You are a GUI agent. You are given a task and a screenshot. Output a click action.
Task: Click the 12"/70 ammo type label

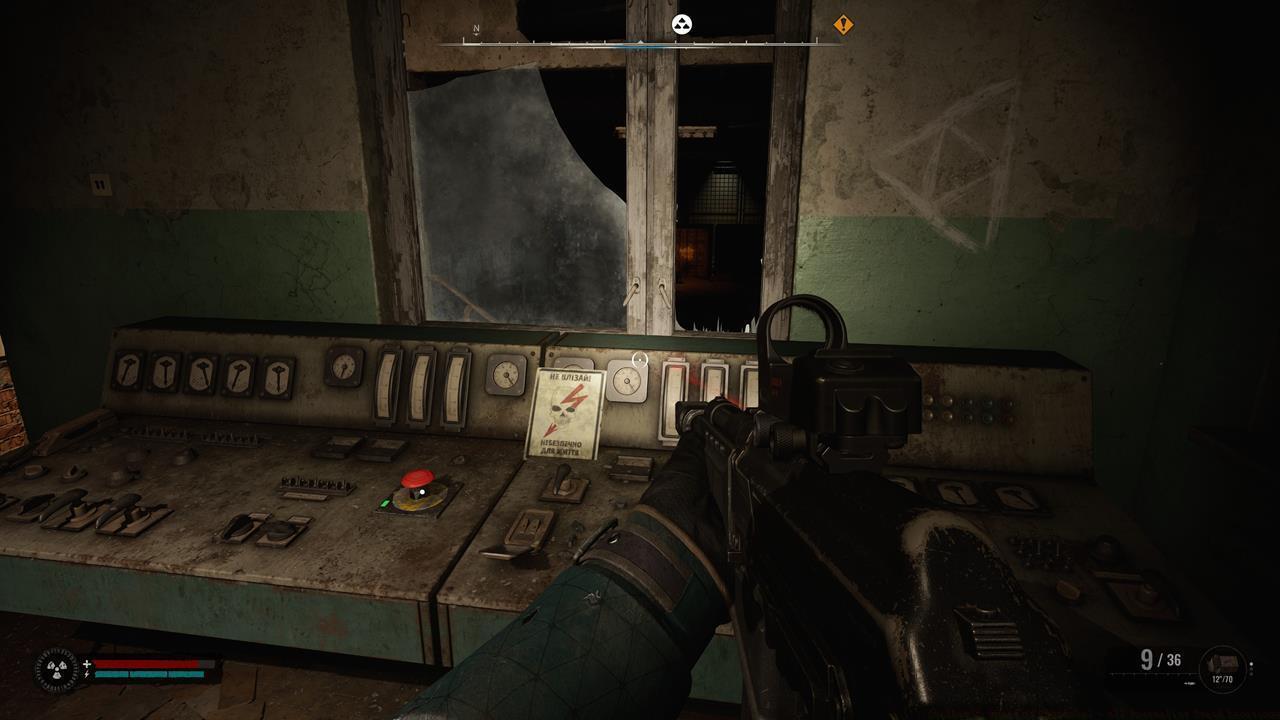(x=1223, y=679)
